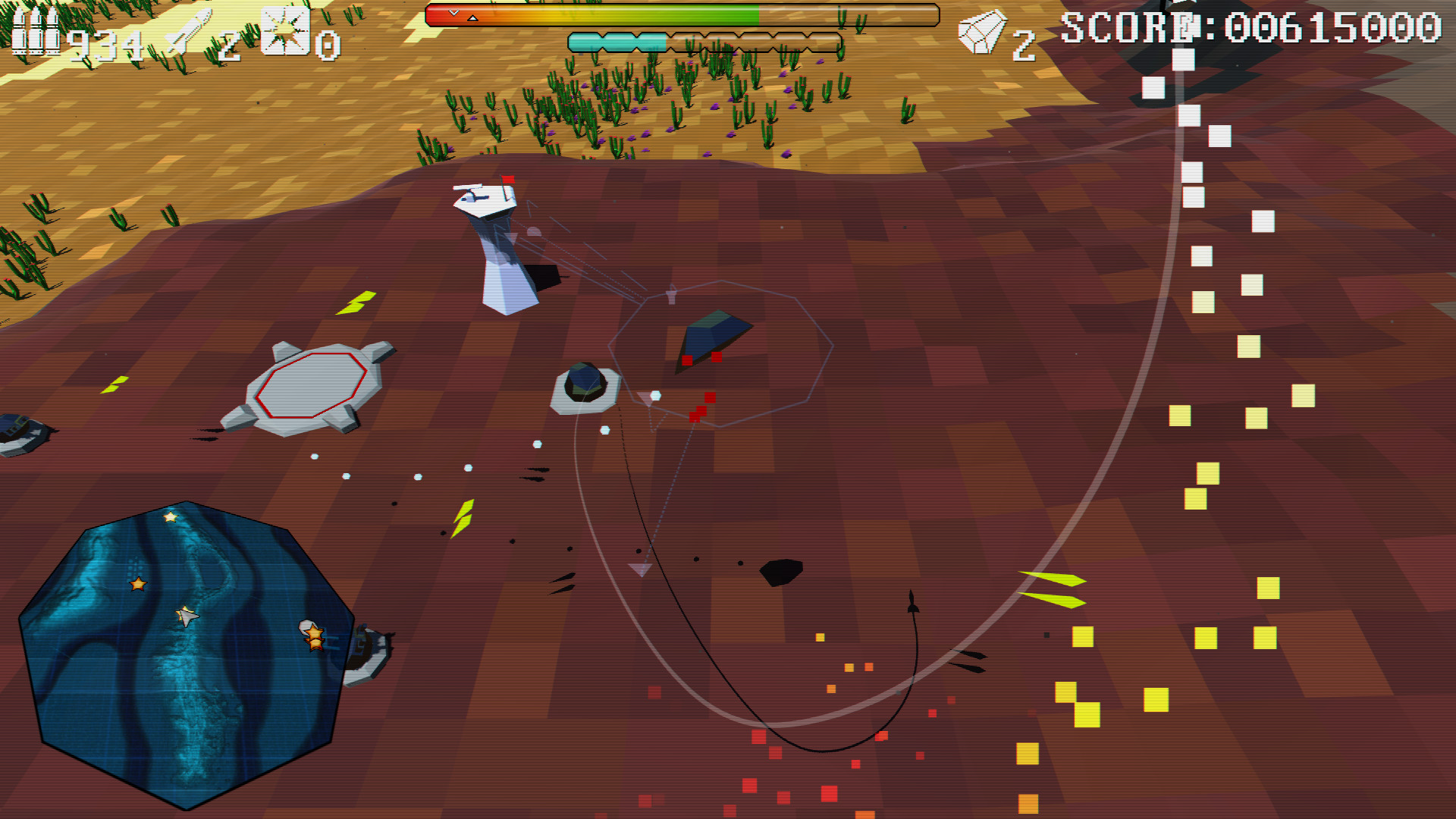Click the orange star on the minimap

(x=137, y=584)
